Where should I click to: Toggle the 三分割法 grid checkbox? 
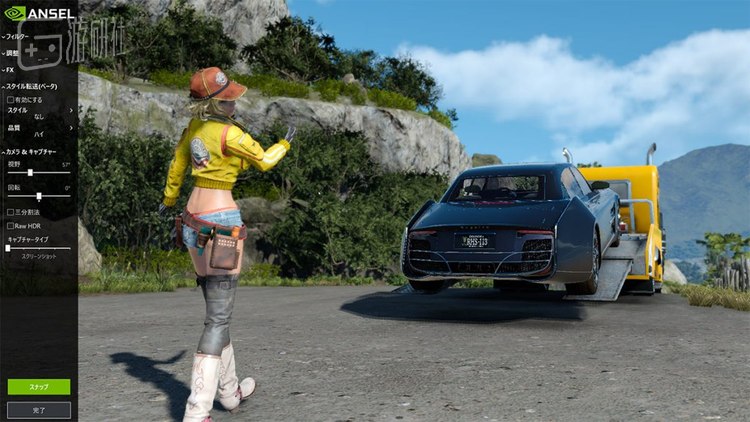coord(10,212)
